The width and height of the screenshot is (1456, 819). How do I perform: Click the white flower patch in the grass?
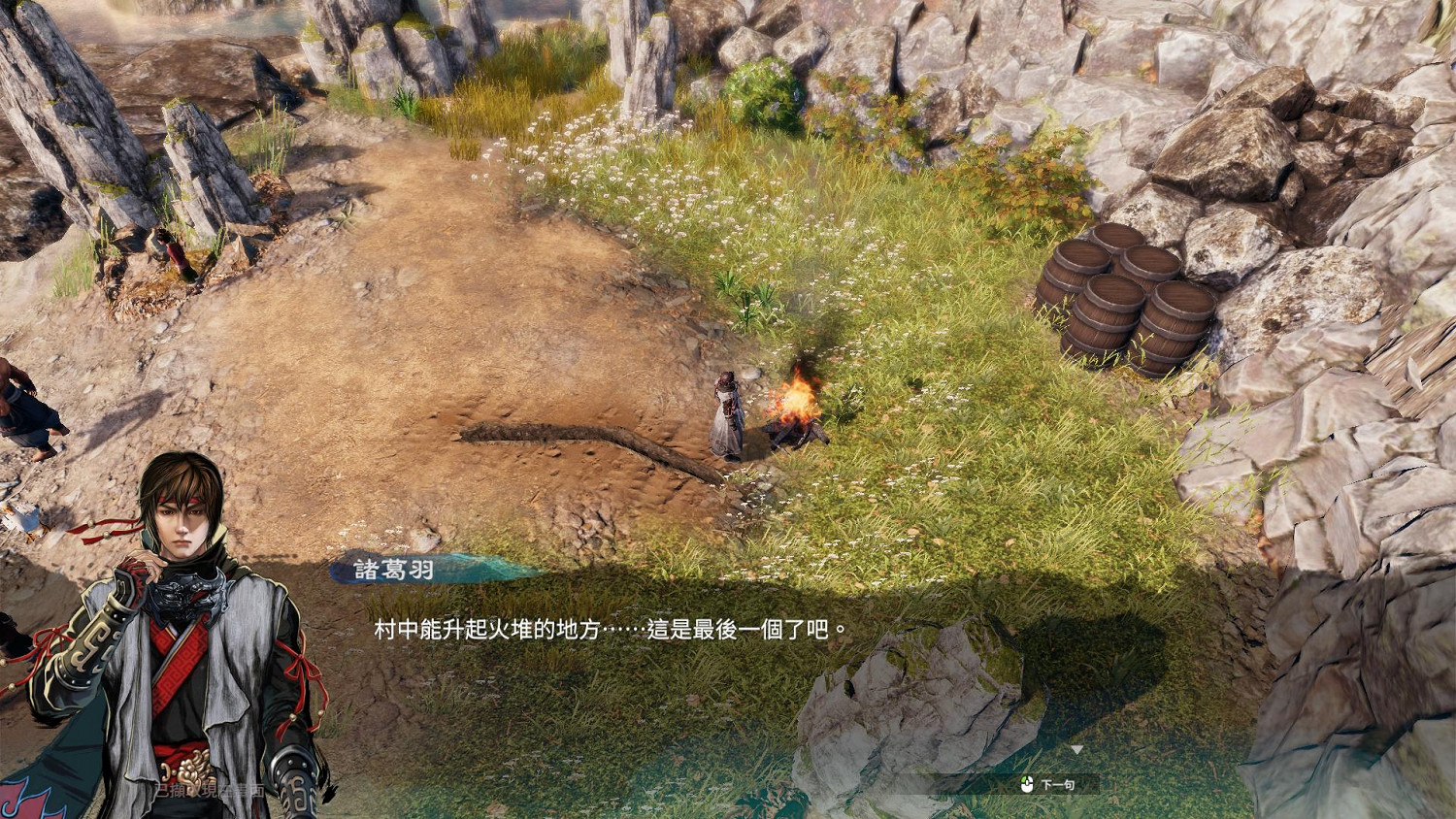click(x=621, y=175)
